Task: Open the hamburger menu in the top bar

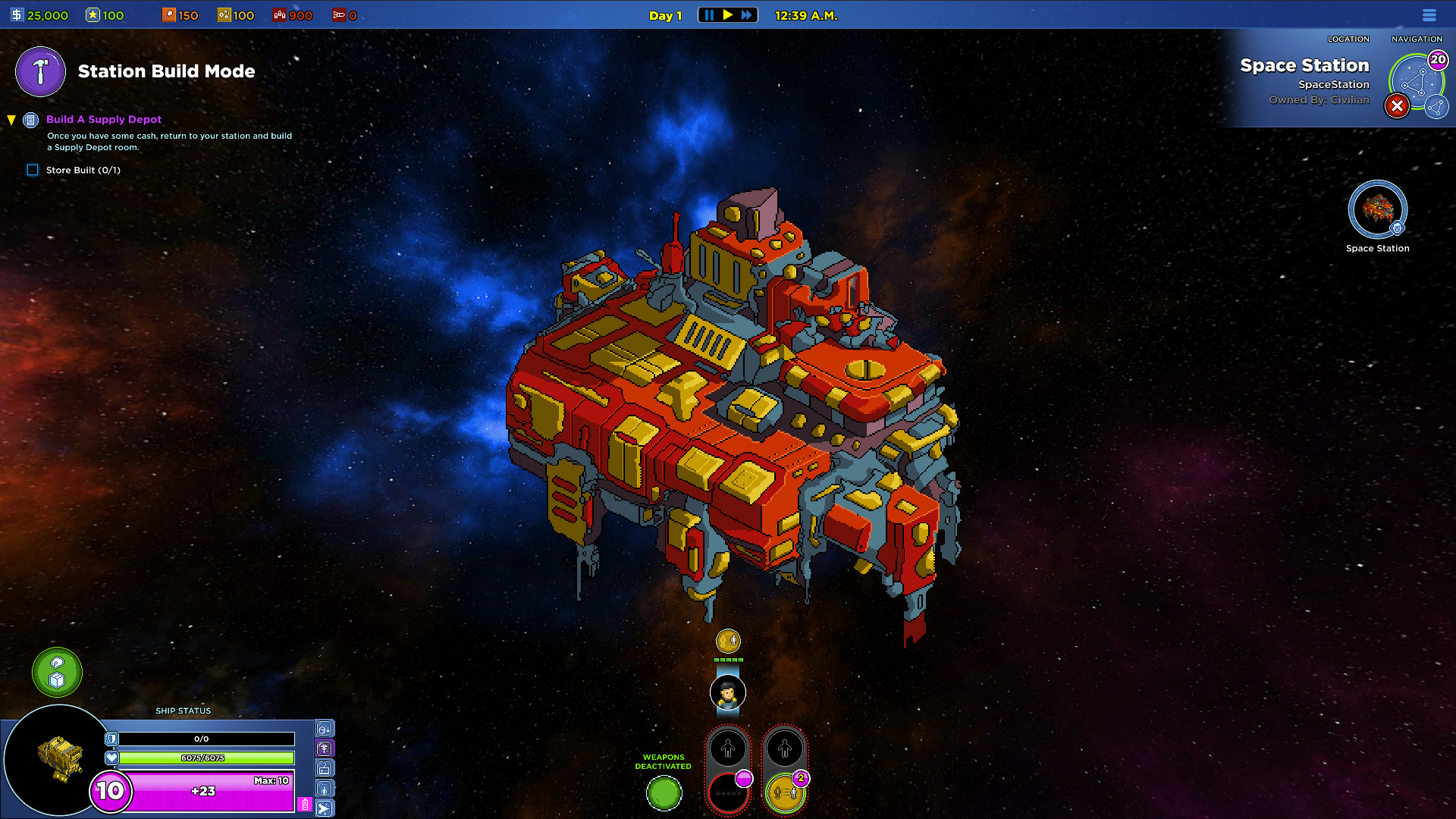Action: tap(1429, 15)
